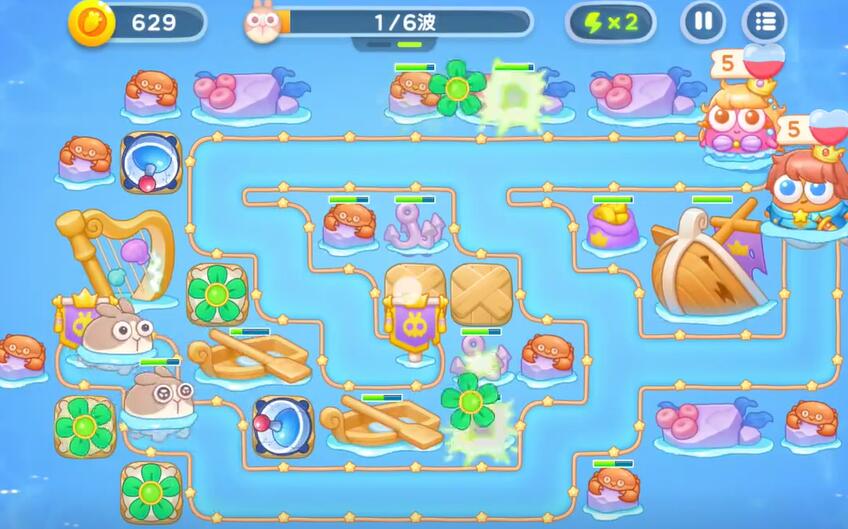Open the list menu button
848x529 pixels.
coord(764,22)
